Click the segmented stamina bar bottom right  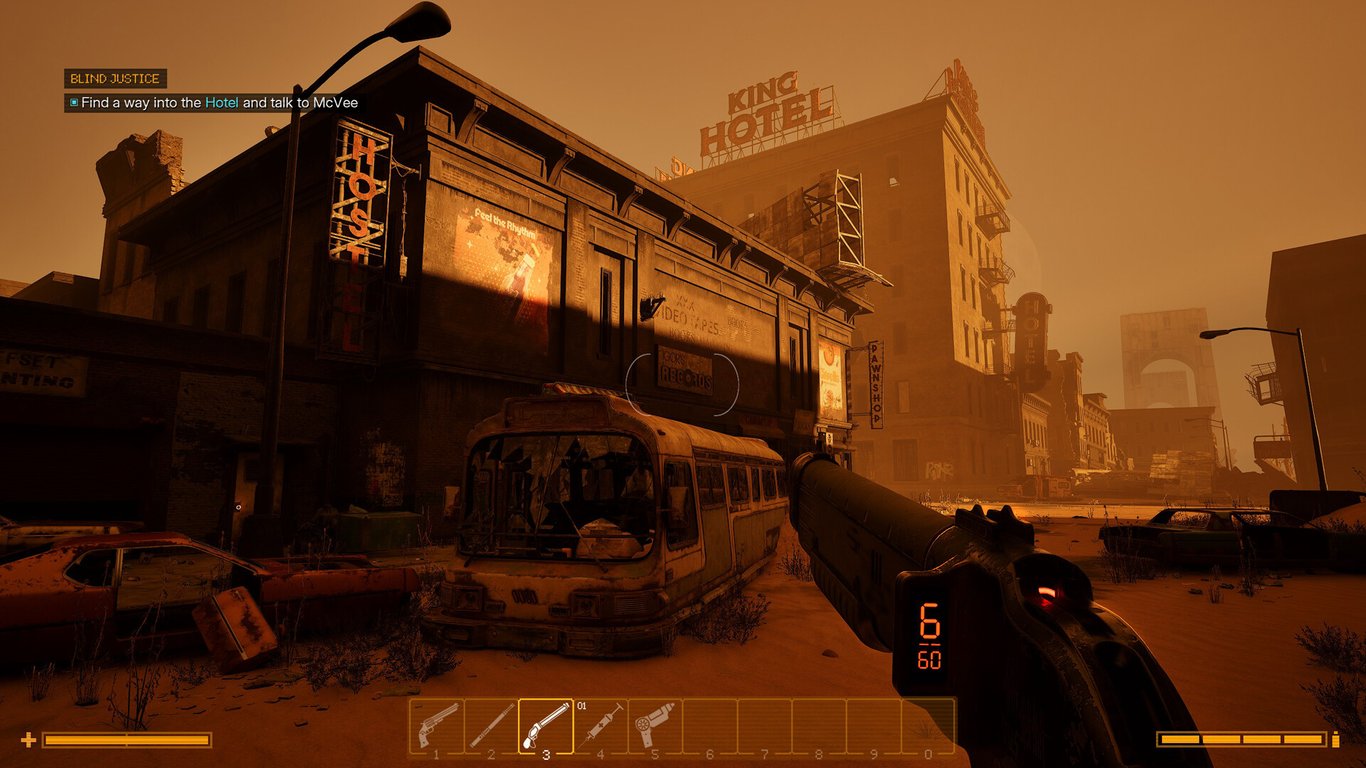point(1243,741)
